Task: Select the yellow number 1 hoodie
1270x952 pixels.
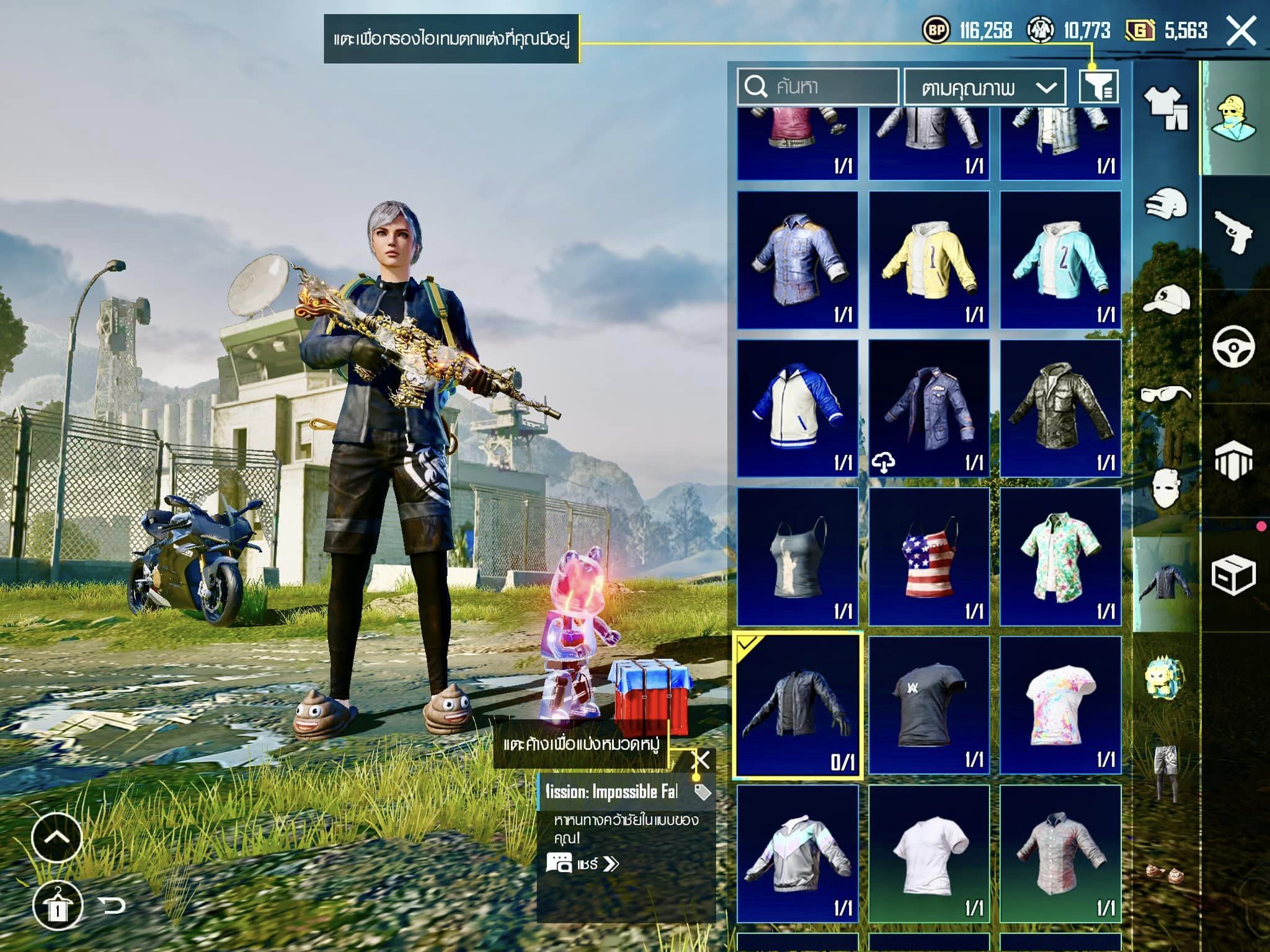Action: 928,260
